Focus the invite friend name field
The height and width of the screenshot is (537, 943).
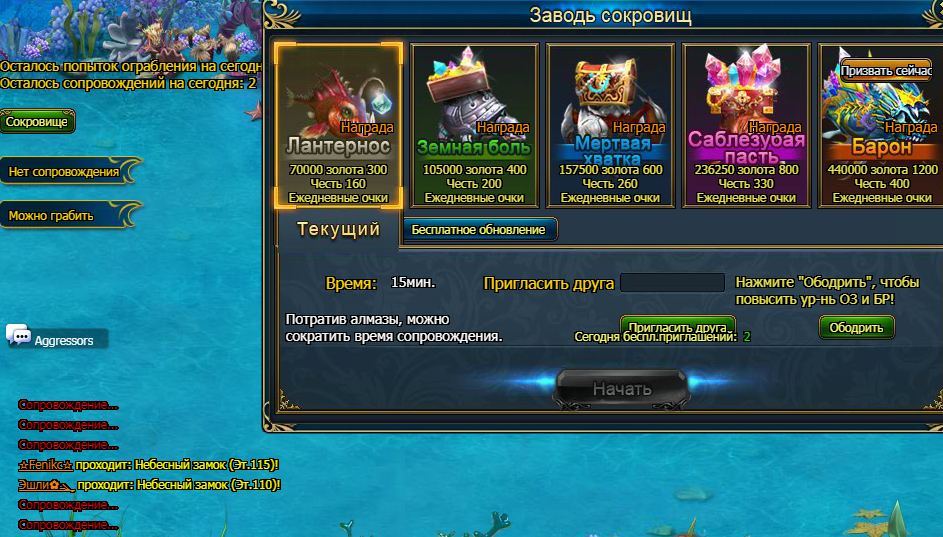(x=672, y=283)
